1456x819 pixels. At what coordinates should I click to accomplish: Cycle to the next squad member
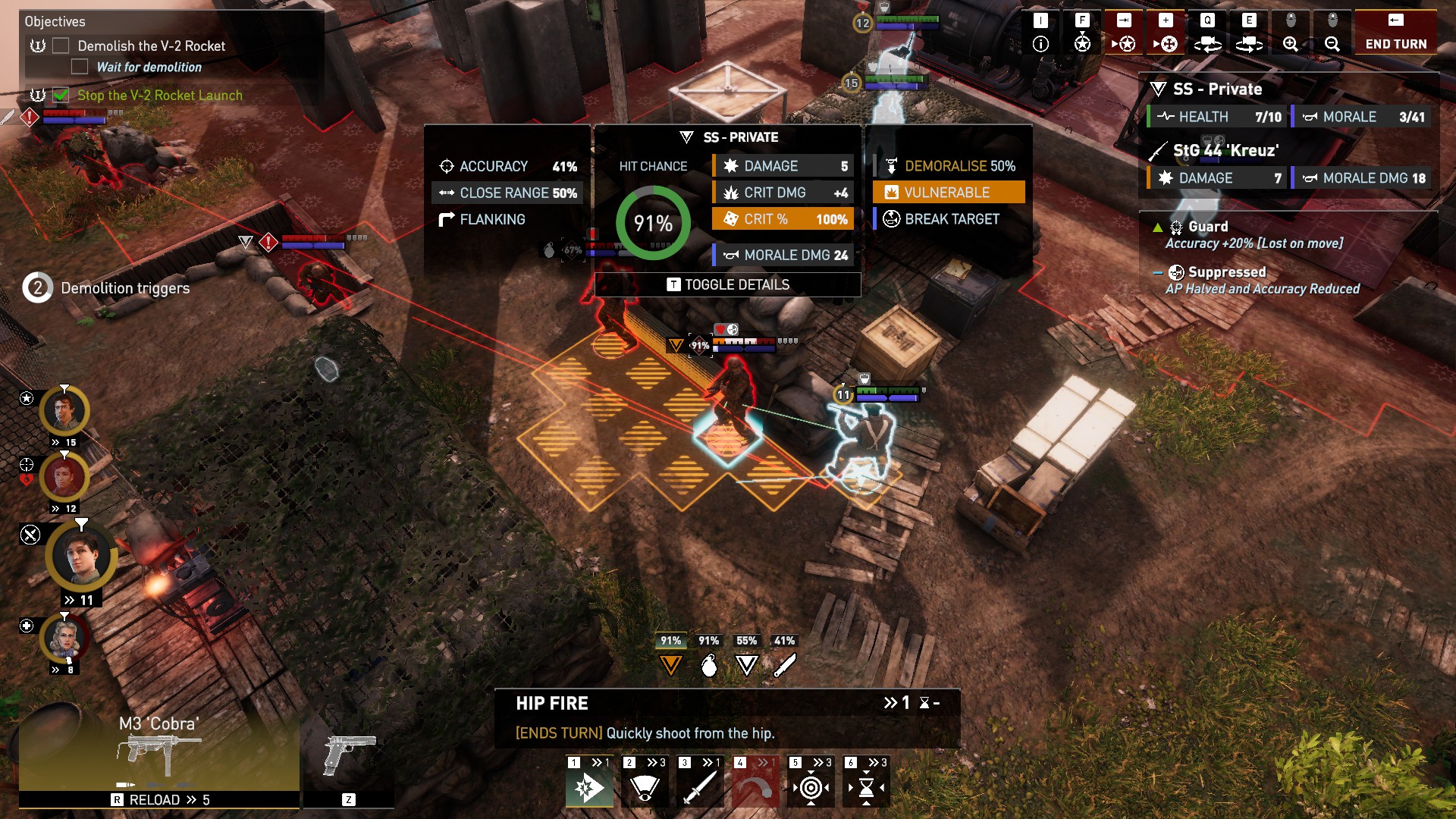coord(1124,33)
